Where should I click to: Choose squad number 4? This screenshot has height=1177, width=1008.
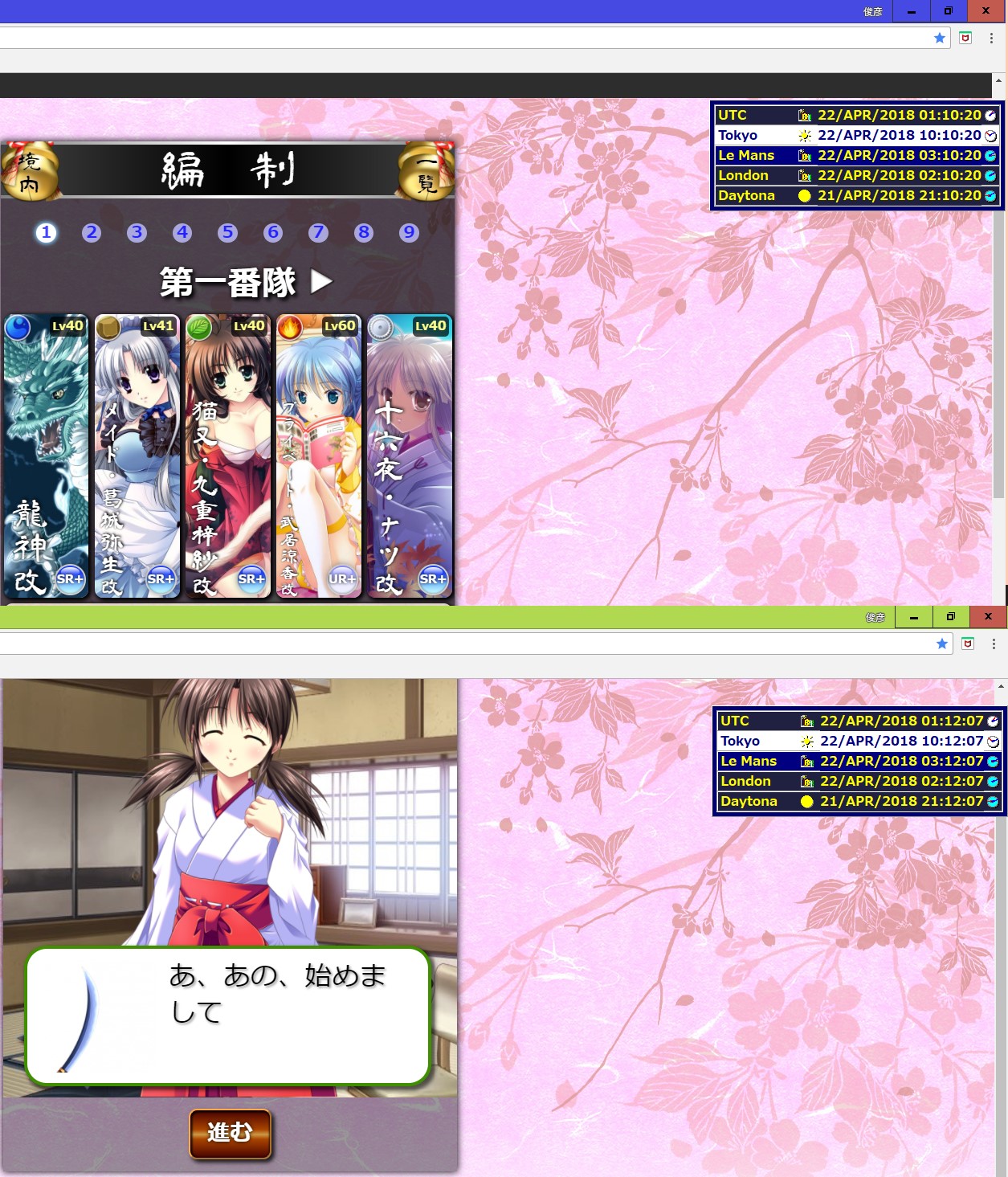(x=182, y=233)
